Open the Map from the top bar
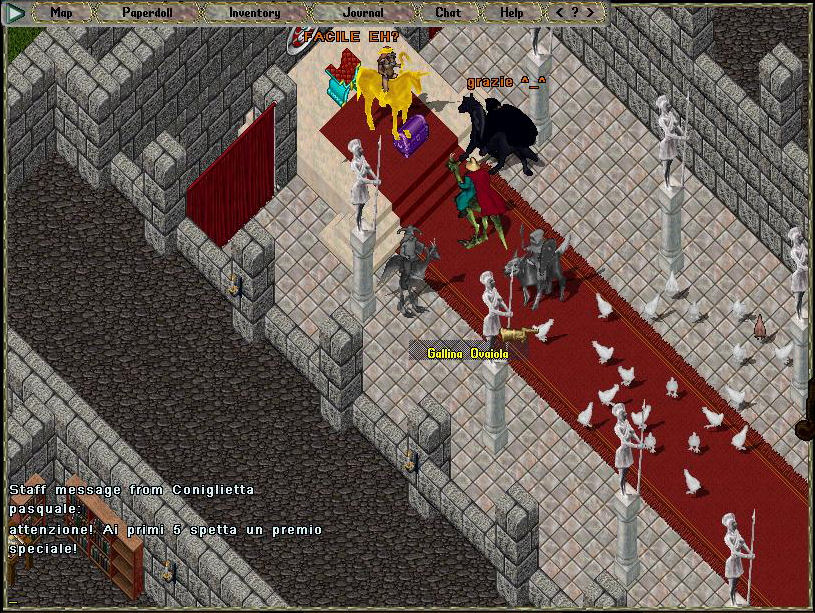 pos(61,13)
